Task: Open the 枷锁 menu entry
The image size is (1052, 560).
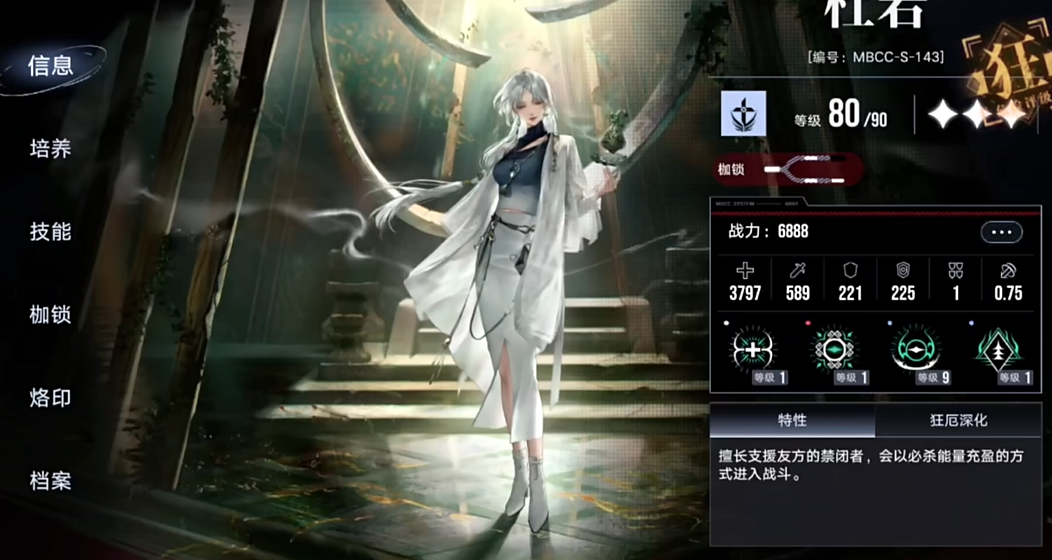Action: [x=51, y=315]
